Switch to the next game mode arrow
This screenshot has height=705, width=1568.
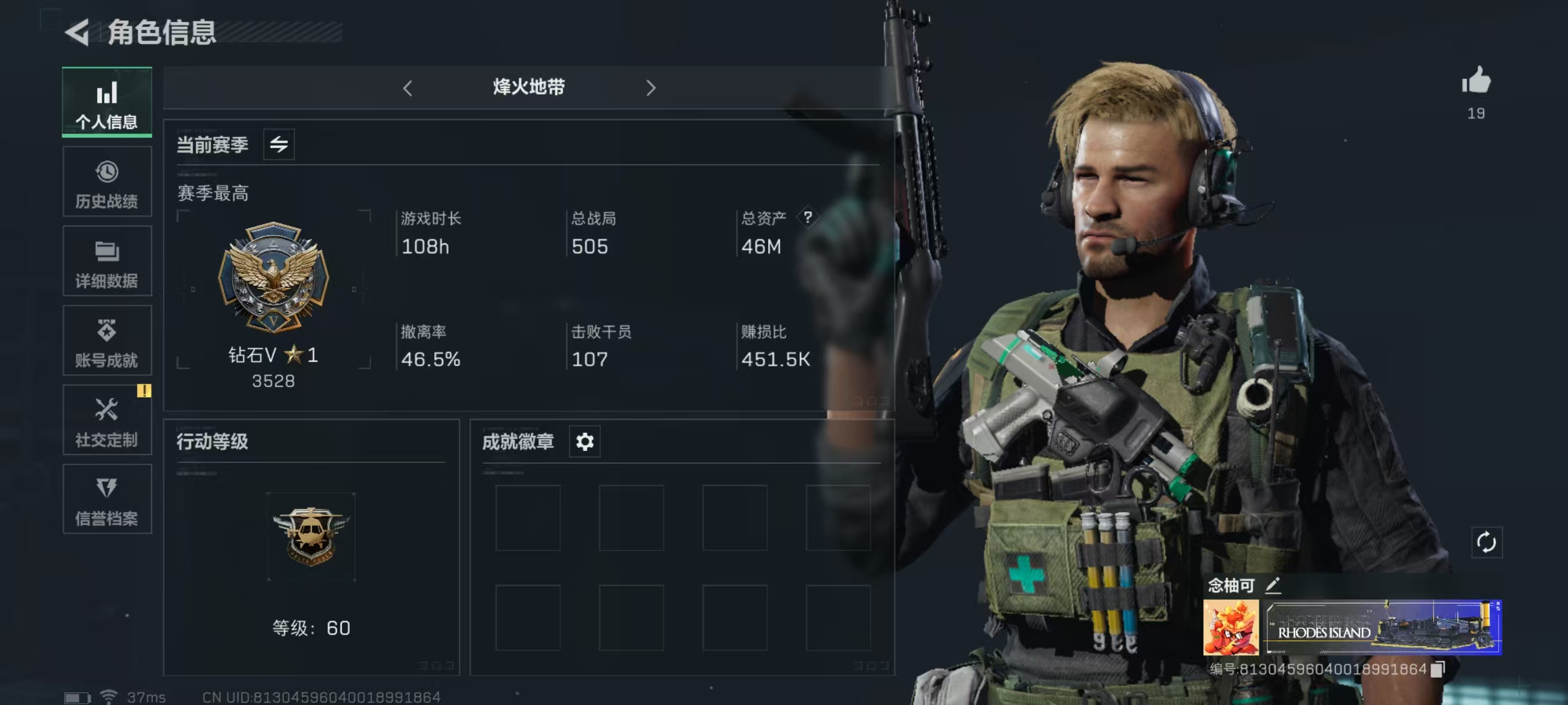pyautogui.click(x=650, y=88)
